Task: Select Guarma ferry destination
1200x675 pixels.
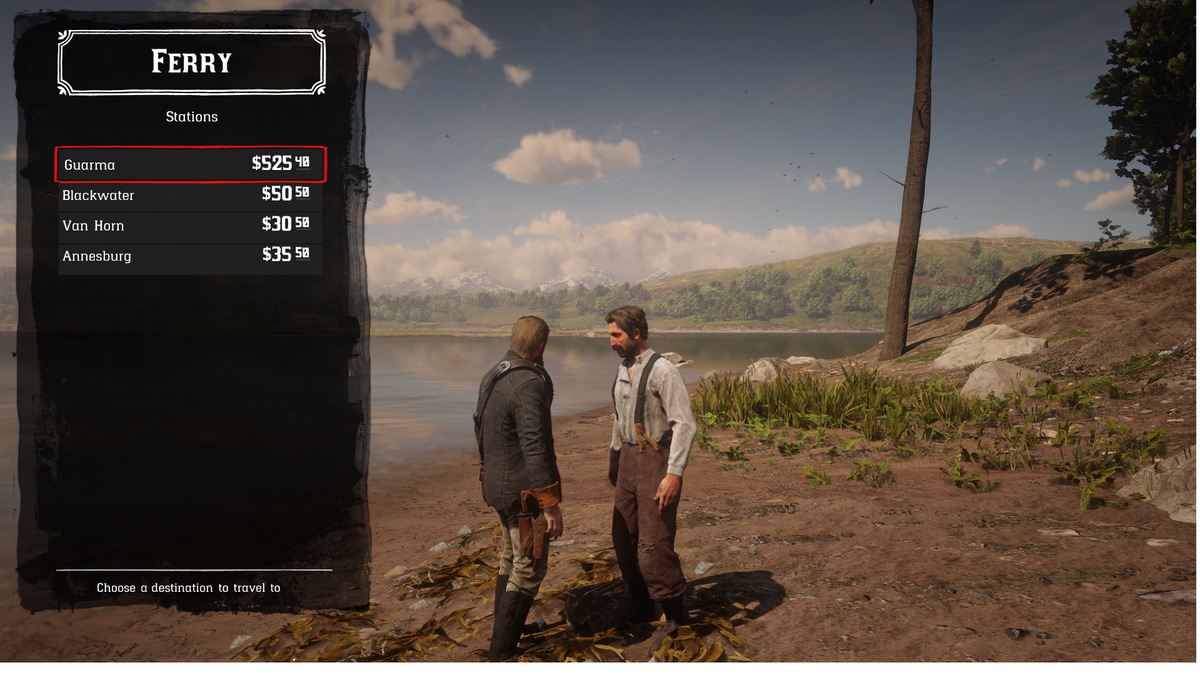Action: 190,164
